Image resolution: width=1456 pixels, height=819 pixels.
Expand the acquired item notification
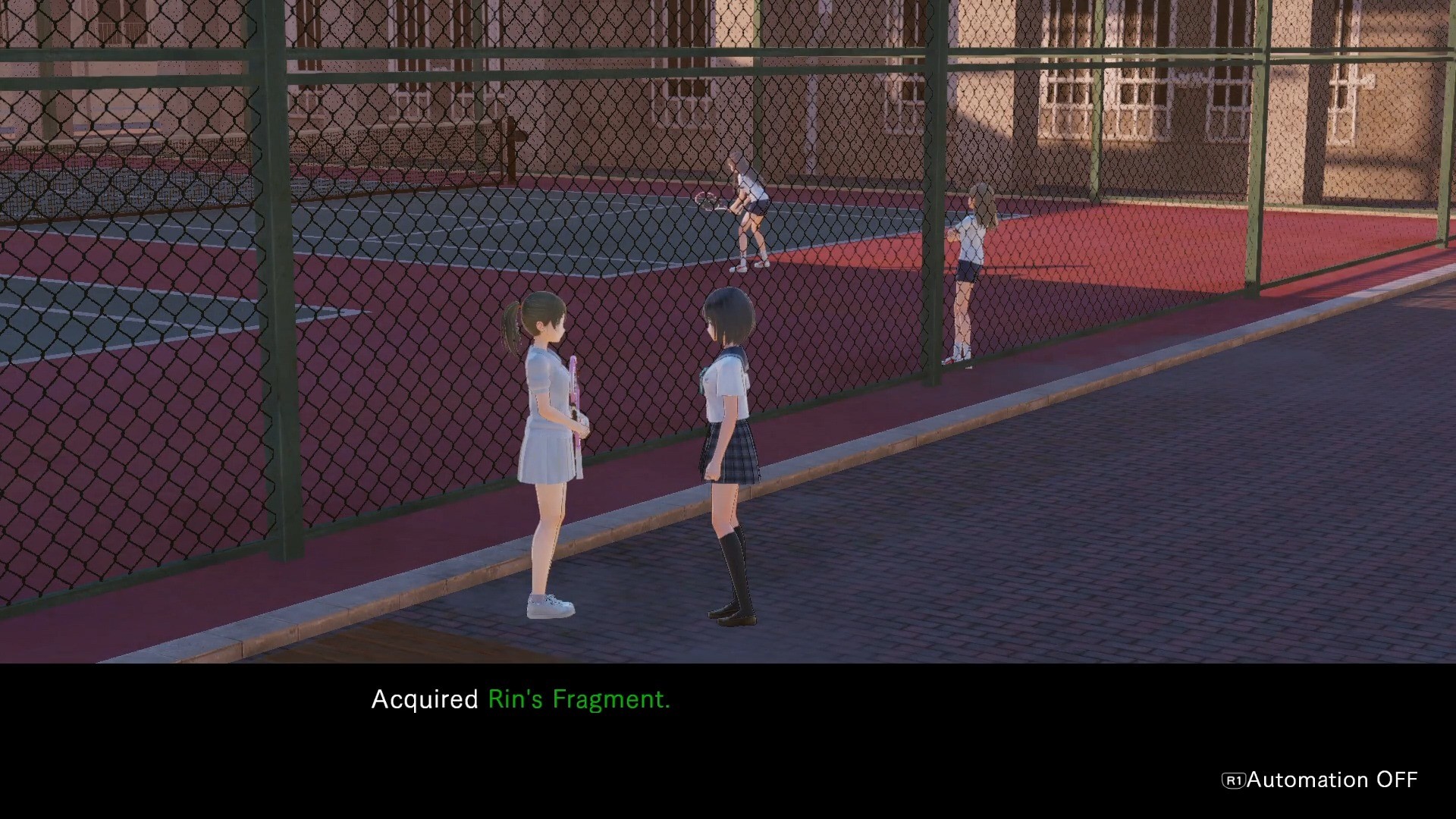click(x=519, y=699)
